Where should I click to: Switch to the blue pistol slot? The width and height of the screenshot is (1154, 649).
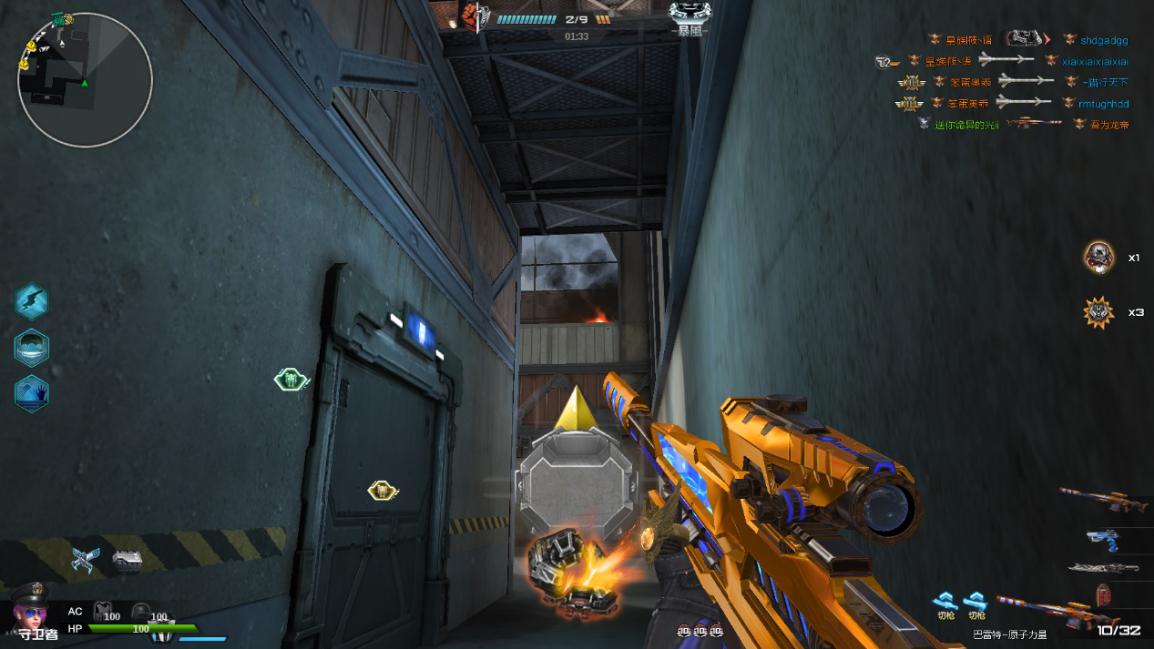click(x=1104, y=539)
